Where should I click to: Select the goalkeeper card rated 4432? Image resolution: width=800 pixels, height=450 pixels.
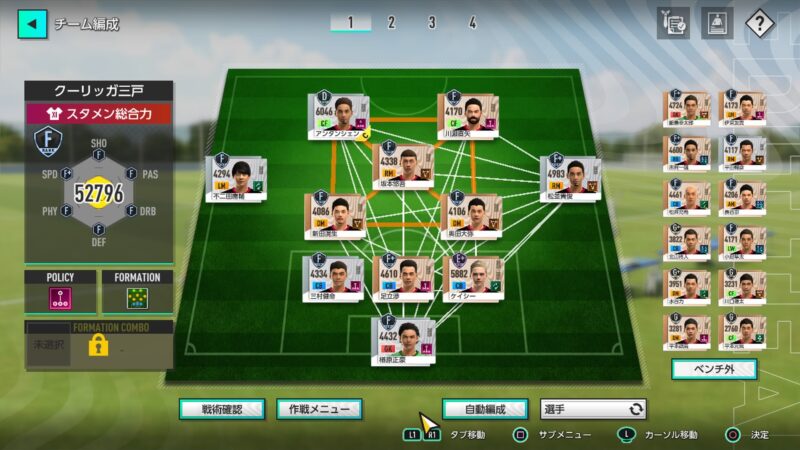402,339
